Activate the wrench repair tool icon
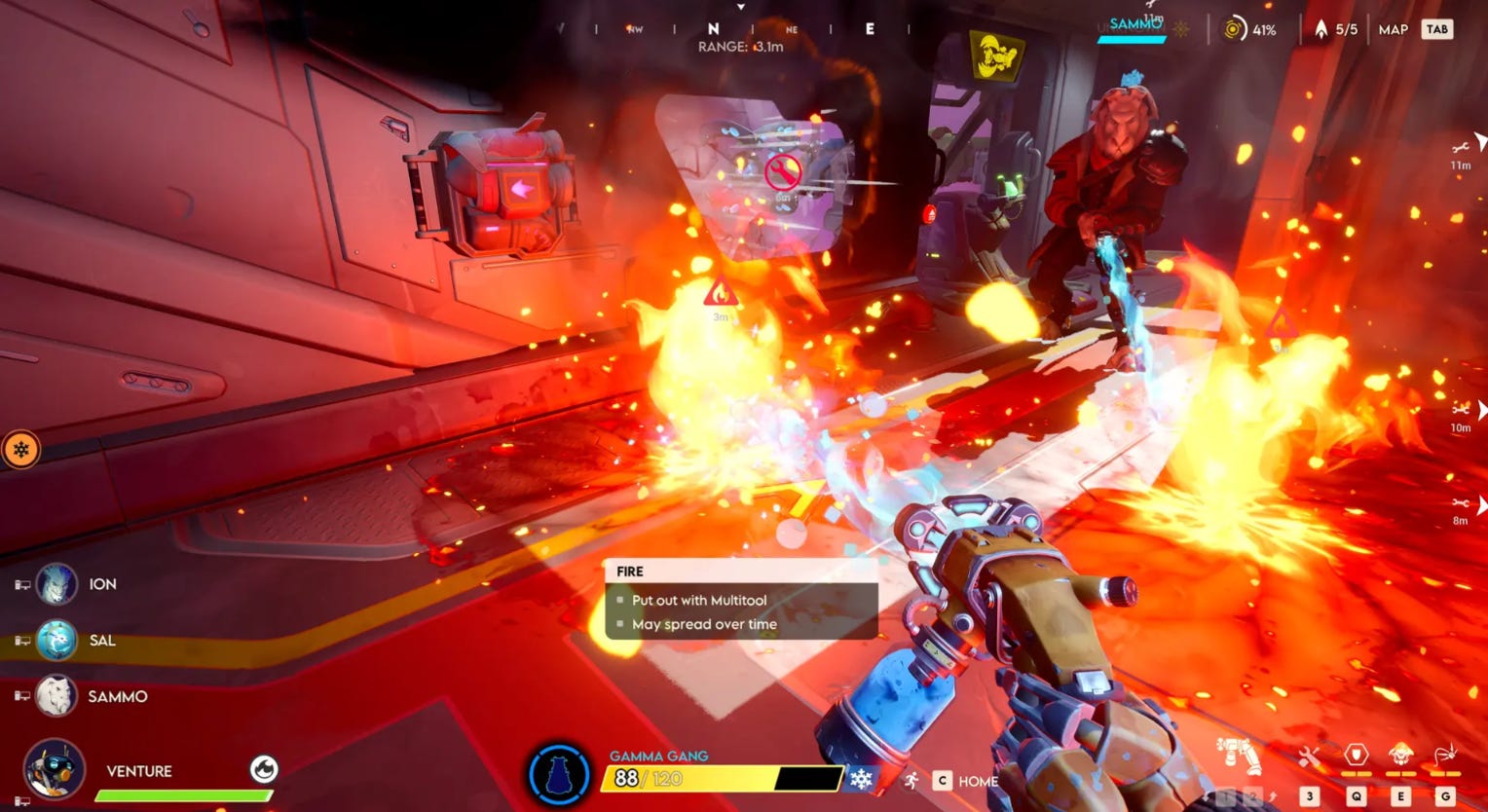 1311,757
